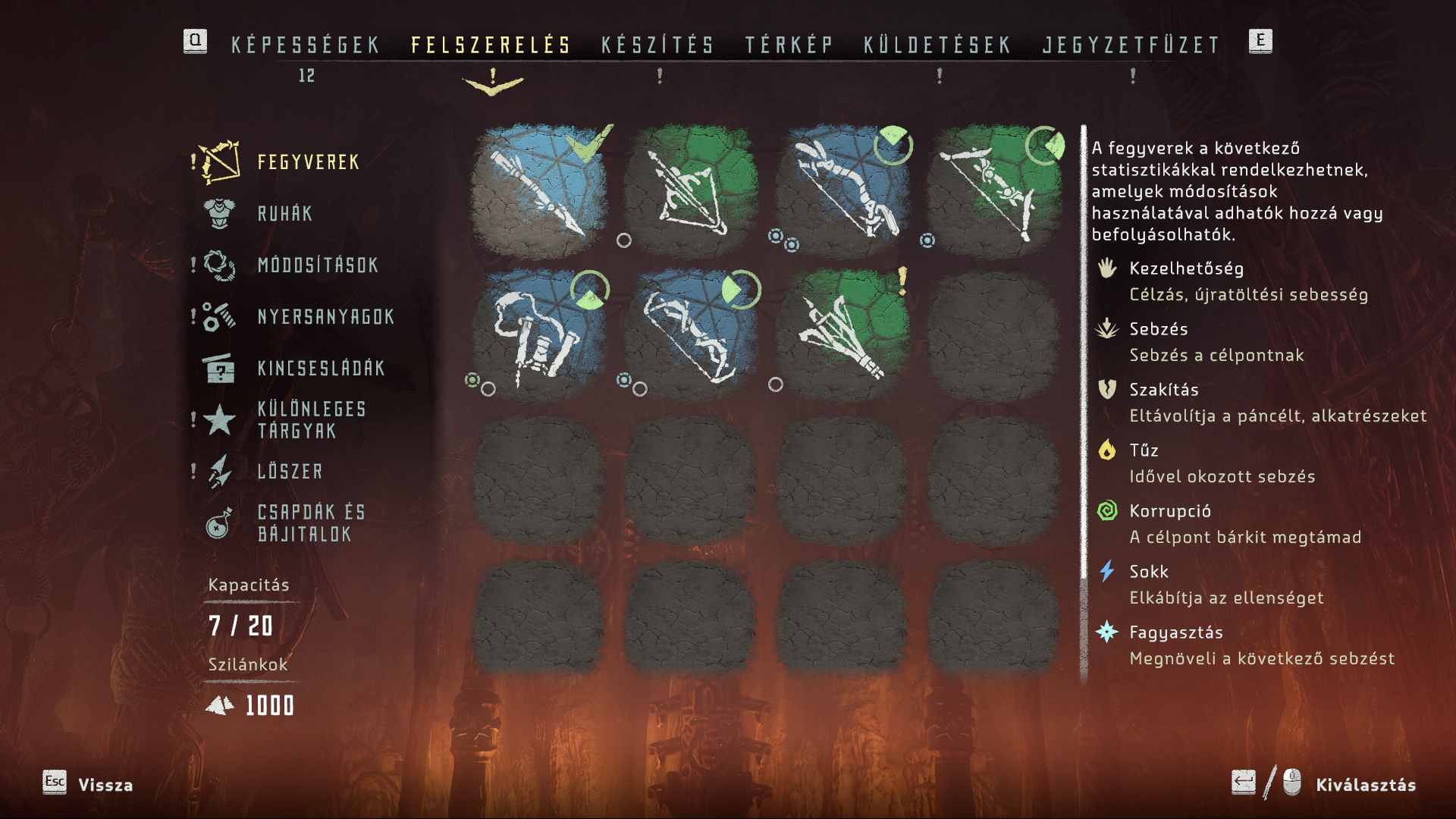Go to the Térkép tab
This screenshot has width=1456, height=819.
click(789, 45)
